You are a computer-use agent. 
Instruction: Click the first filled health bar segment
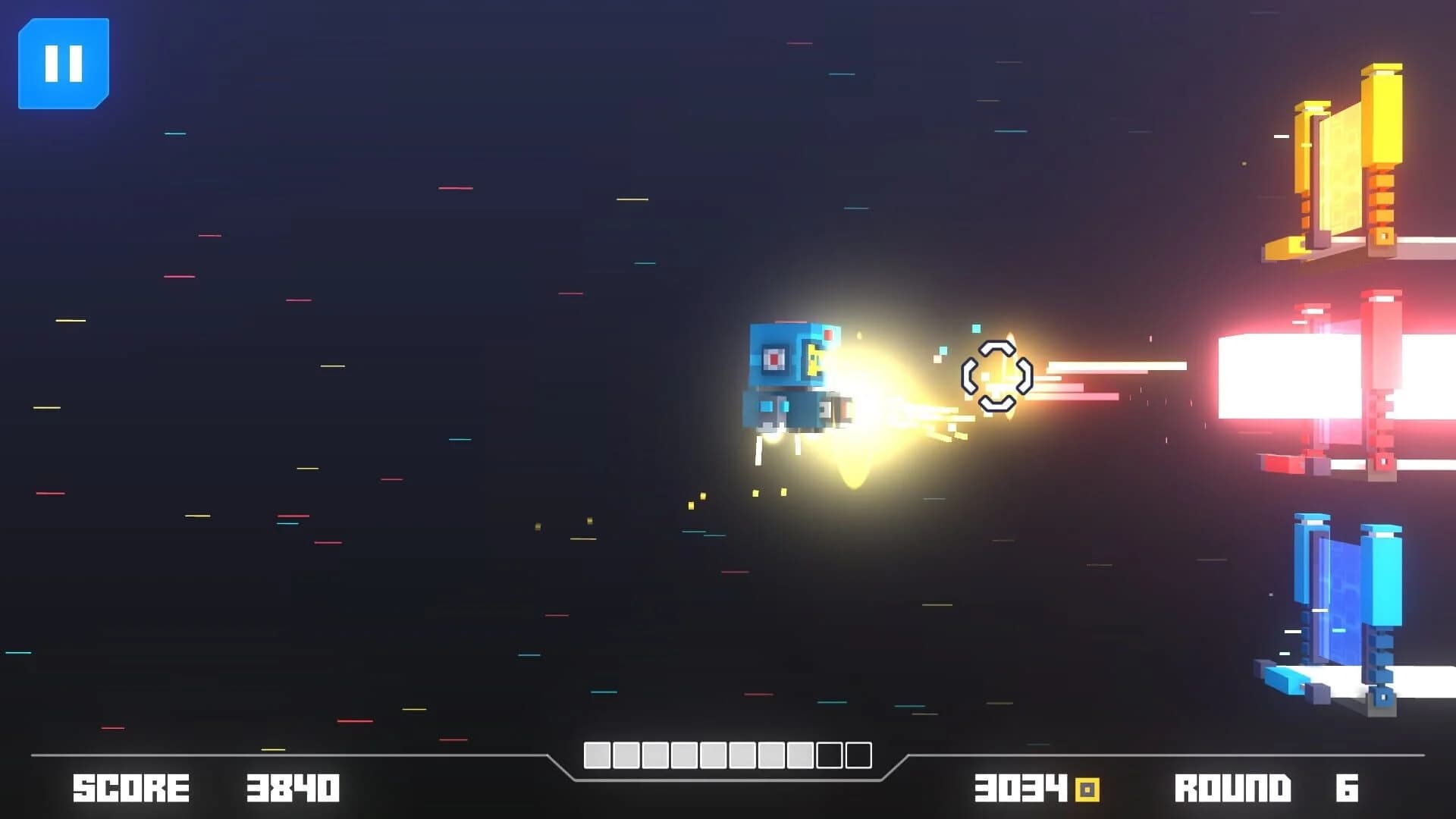pyautogui.click(x=597, y=755)
